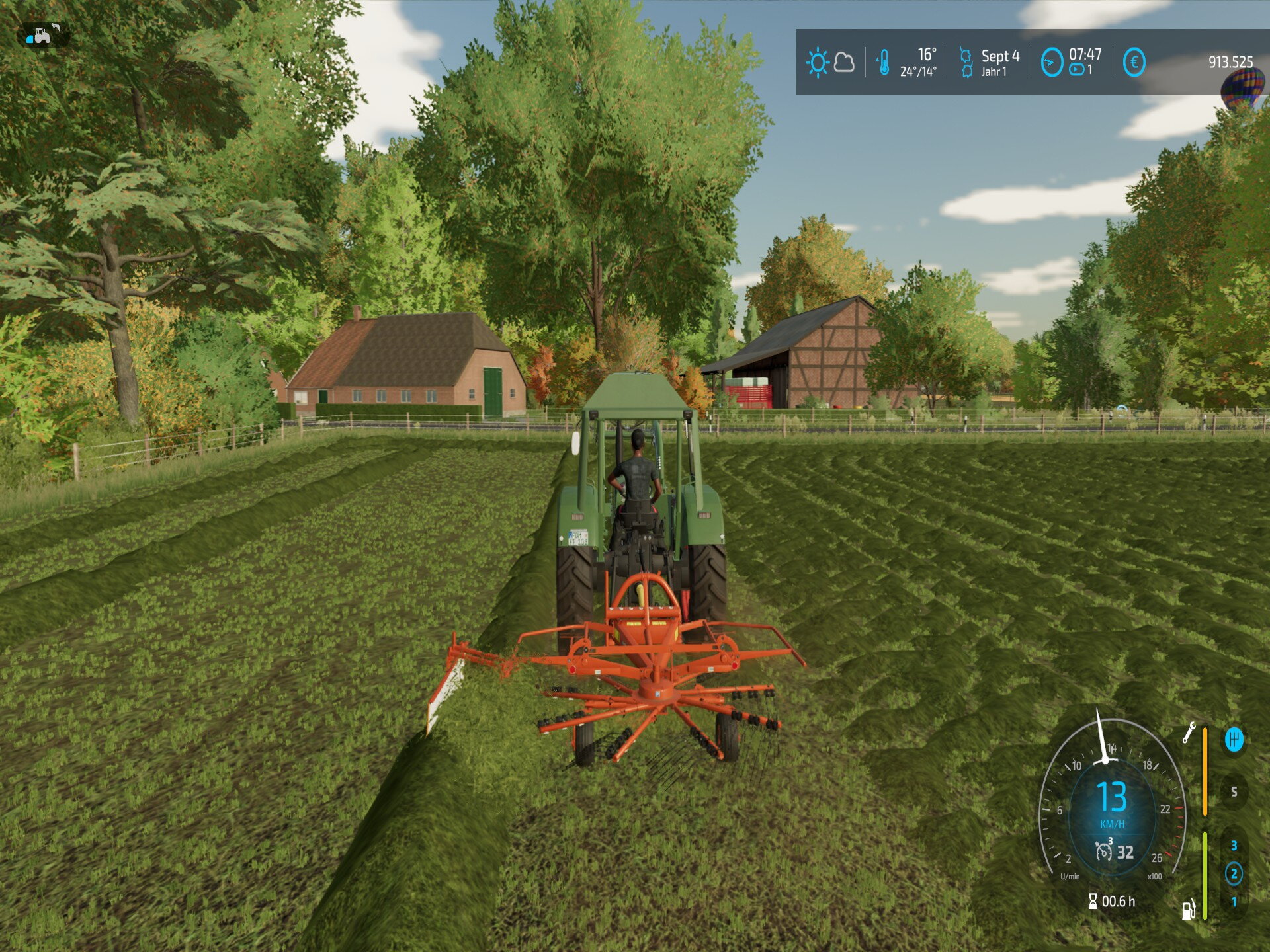Open the sunny weather forecast icon
This screenshot has height=952, width=1270.
[x=818, y=63]
